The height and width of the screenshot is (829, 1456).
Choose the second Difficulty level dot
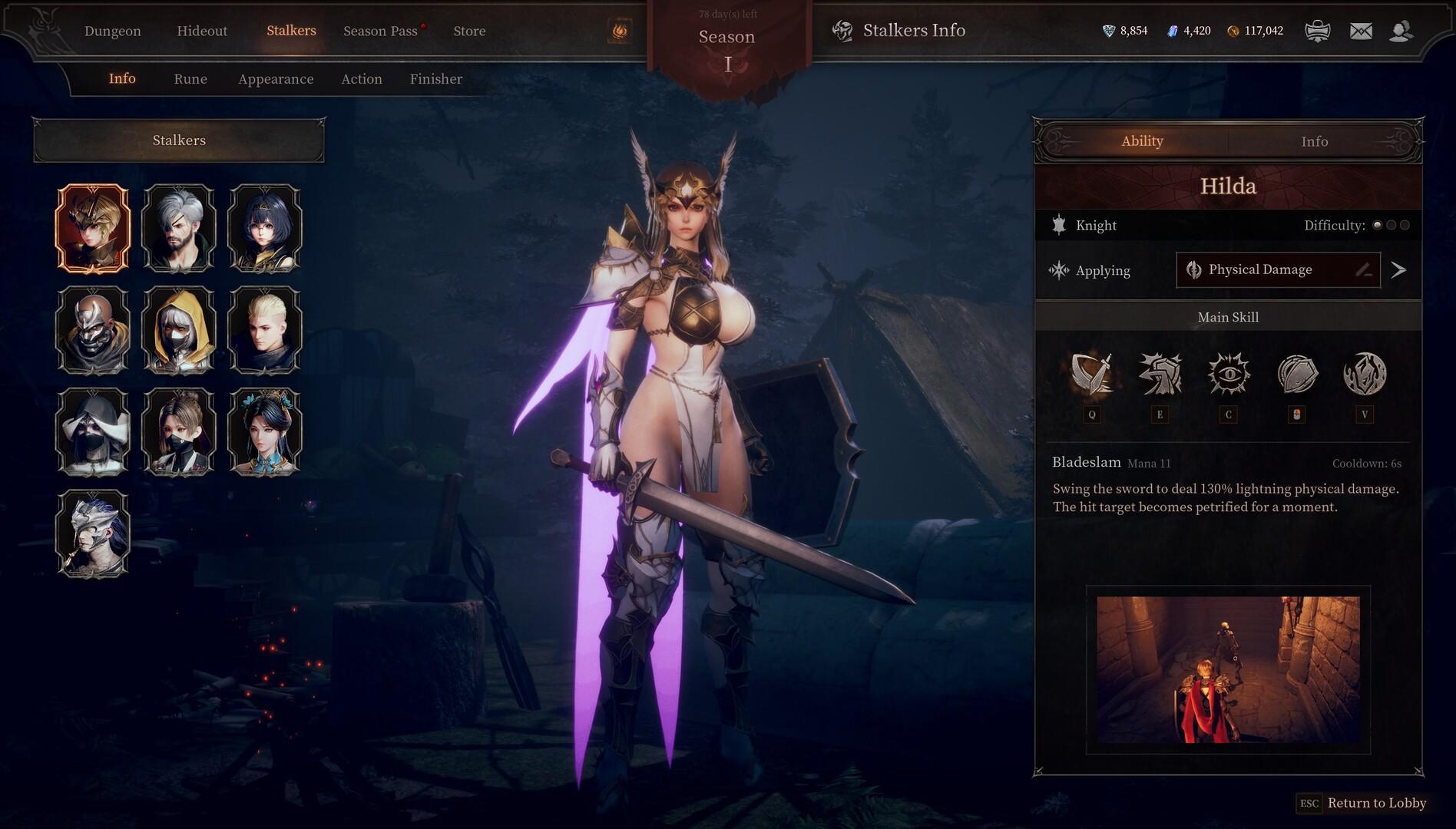(1392, 226)
